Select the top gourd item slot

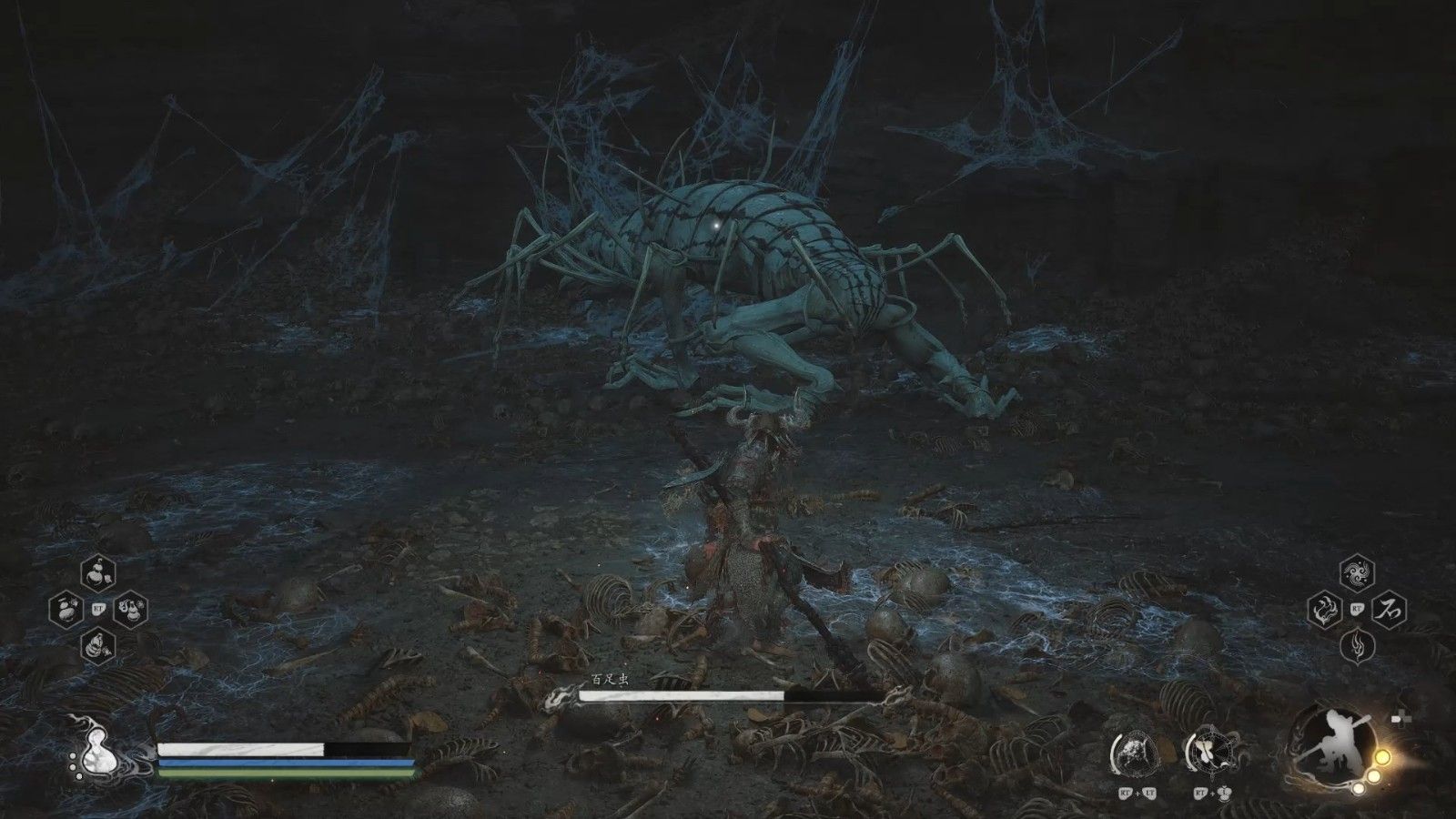click(x=98, y=573)
